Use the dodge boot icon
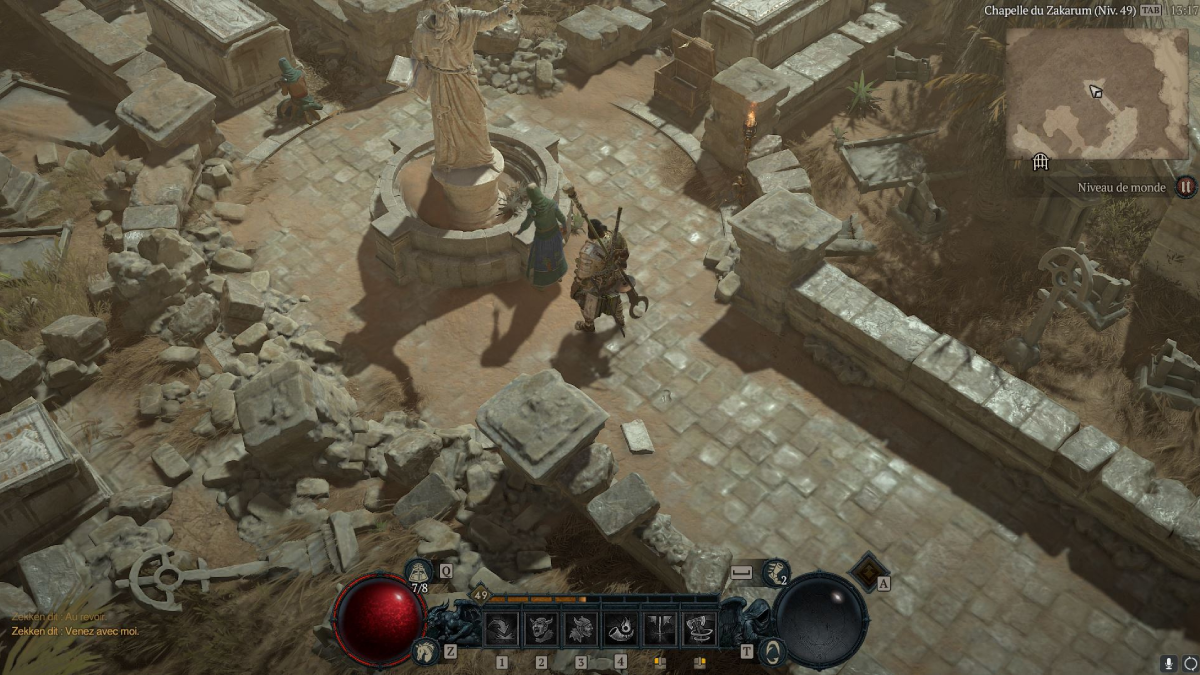Viewport: 1200px width, 675px height. click(775, 572)
